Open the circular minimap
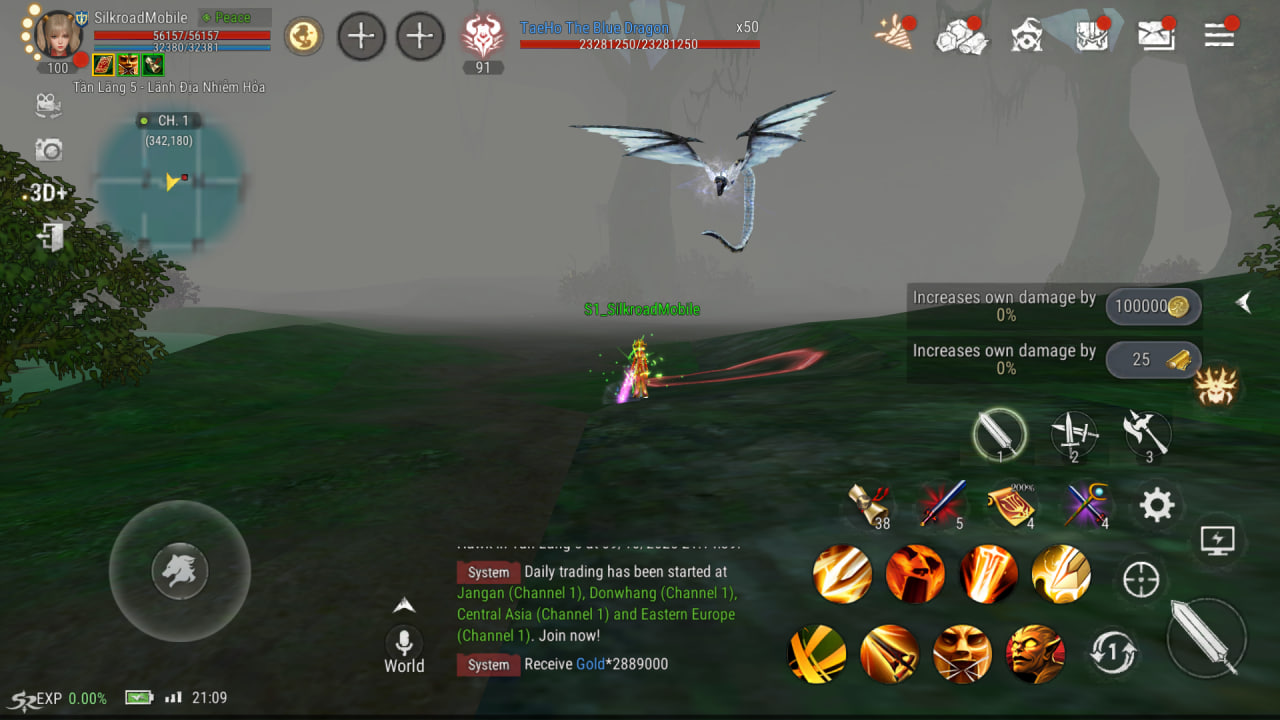 point(171,182)
